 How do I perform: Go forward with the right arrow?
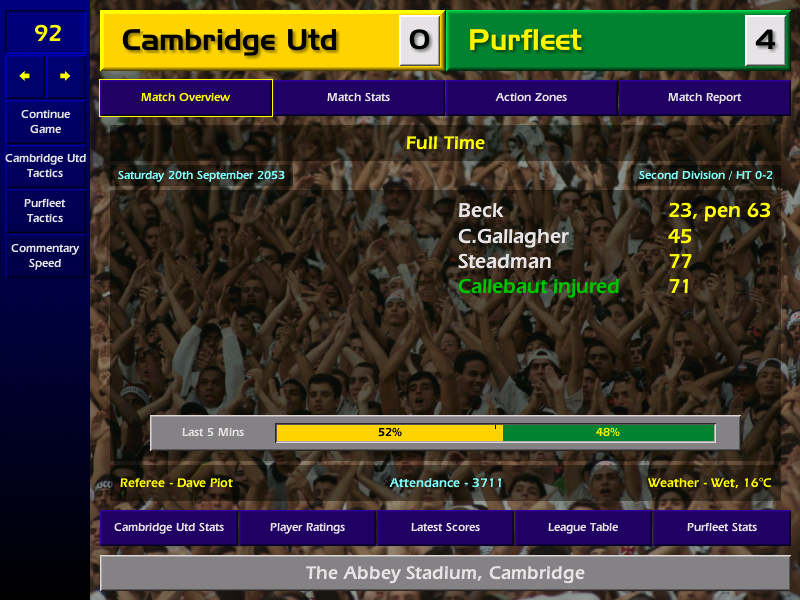[x=66, y=76]
